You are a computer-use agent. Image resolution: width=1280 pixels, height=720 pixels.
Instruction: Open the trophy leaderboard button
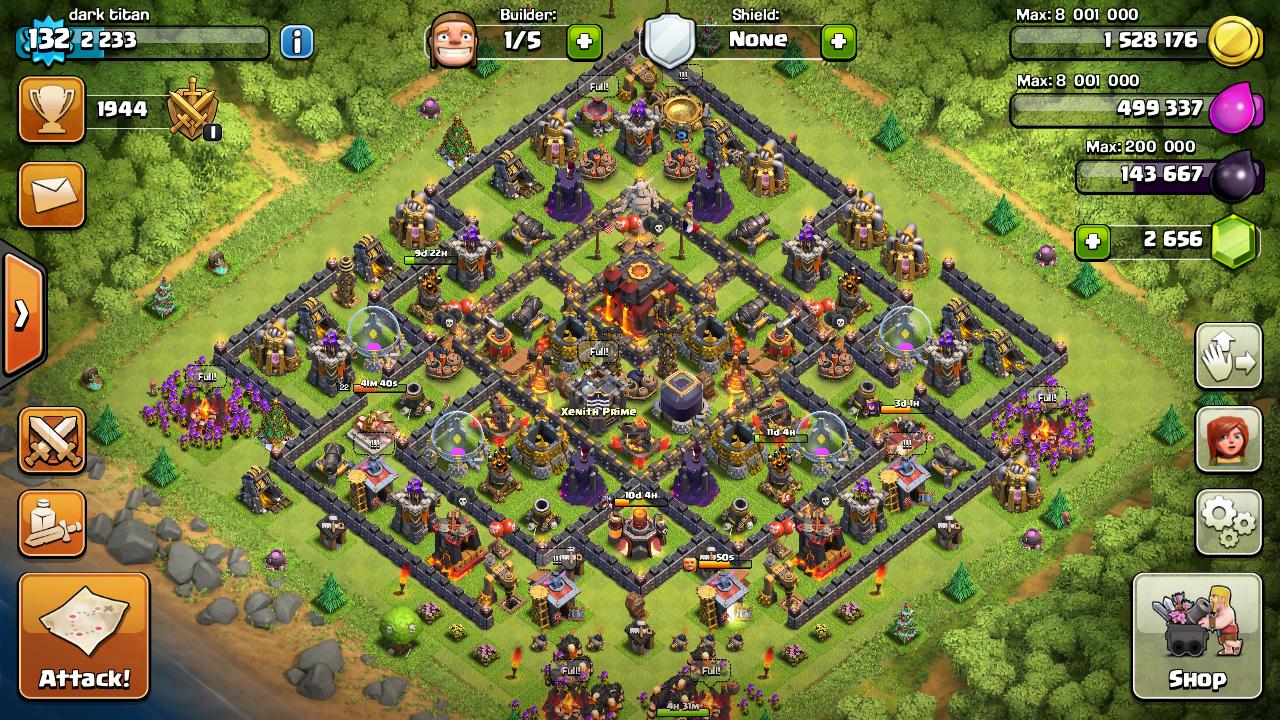(52, 109)
